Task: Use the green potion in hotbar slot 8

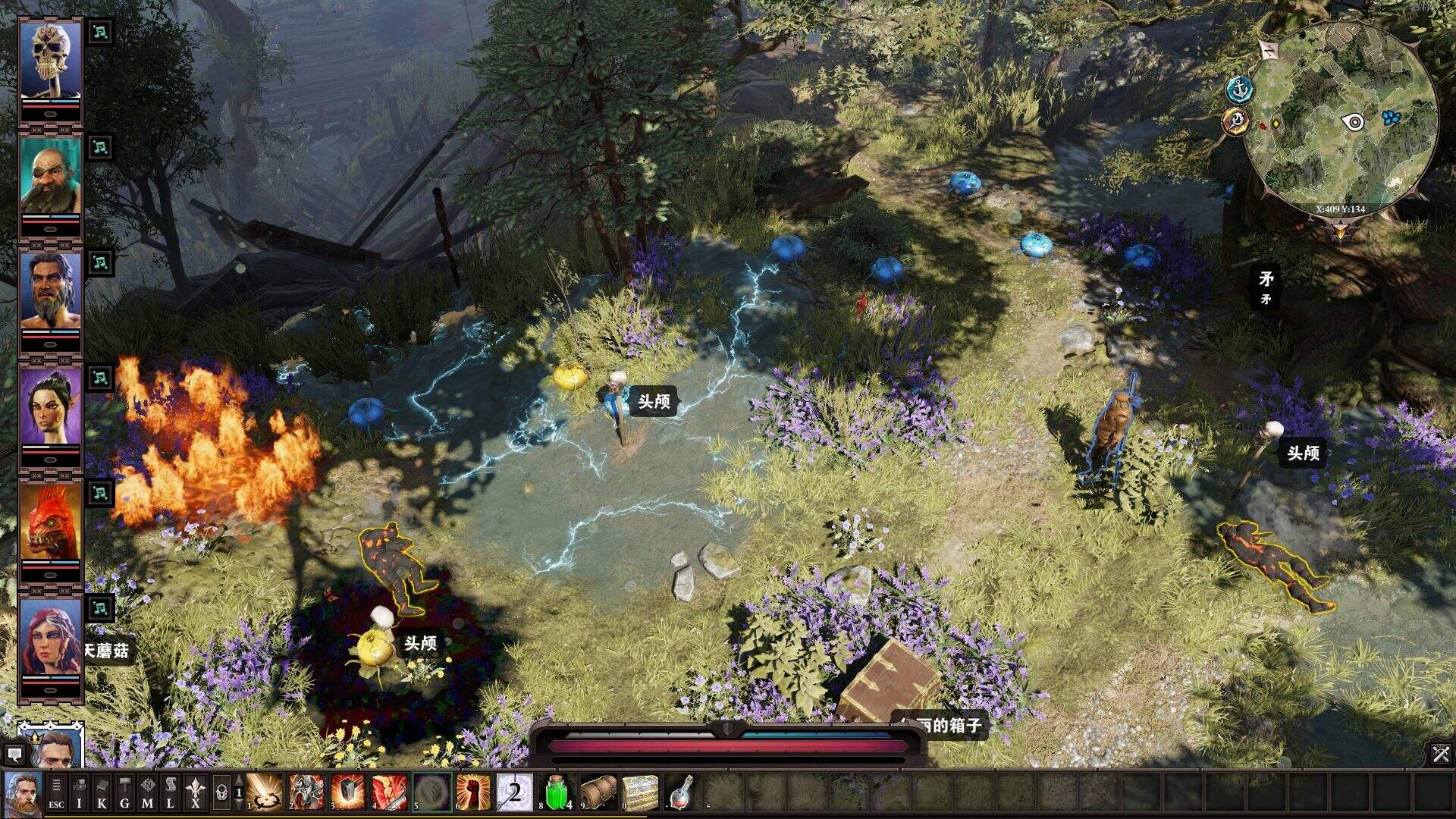Action: (x=557, y=792)
